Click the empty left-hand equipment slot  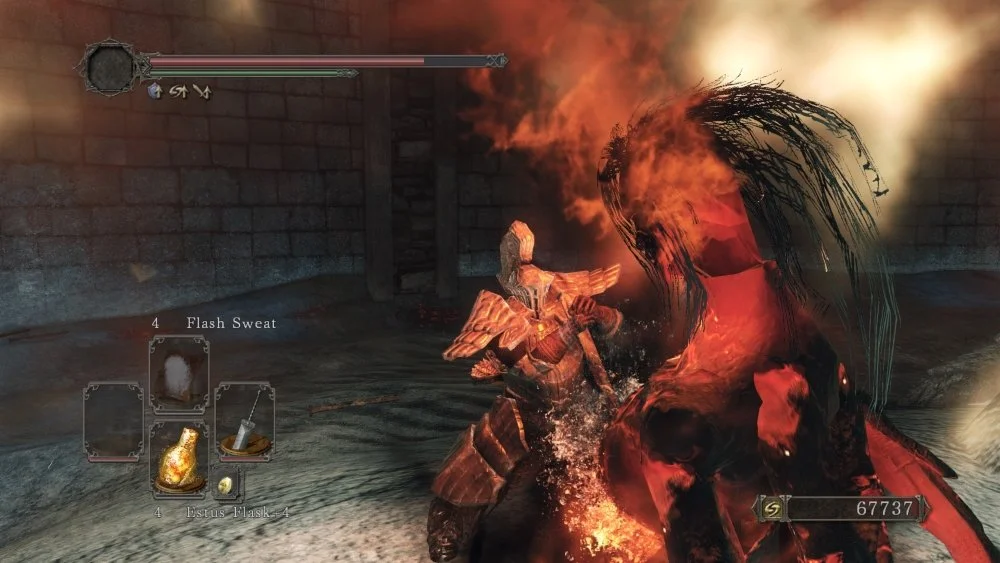pyautogui.click(x=113, y=421)
